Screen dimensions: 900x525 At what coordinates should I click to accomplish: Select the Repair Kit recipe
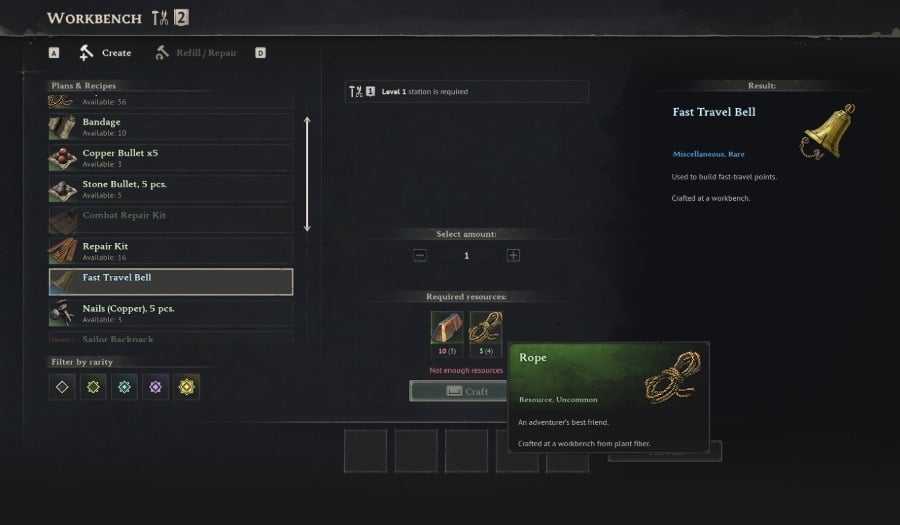[170, 251]
